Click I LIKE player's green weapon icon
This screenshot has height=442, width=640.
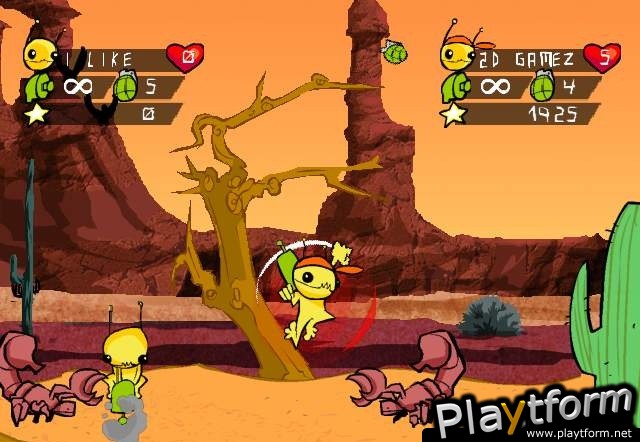point(38,86)
